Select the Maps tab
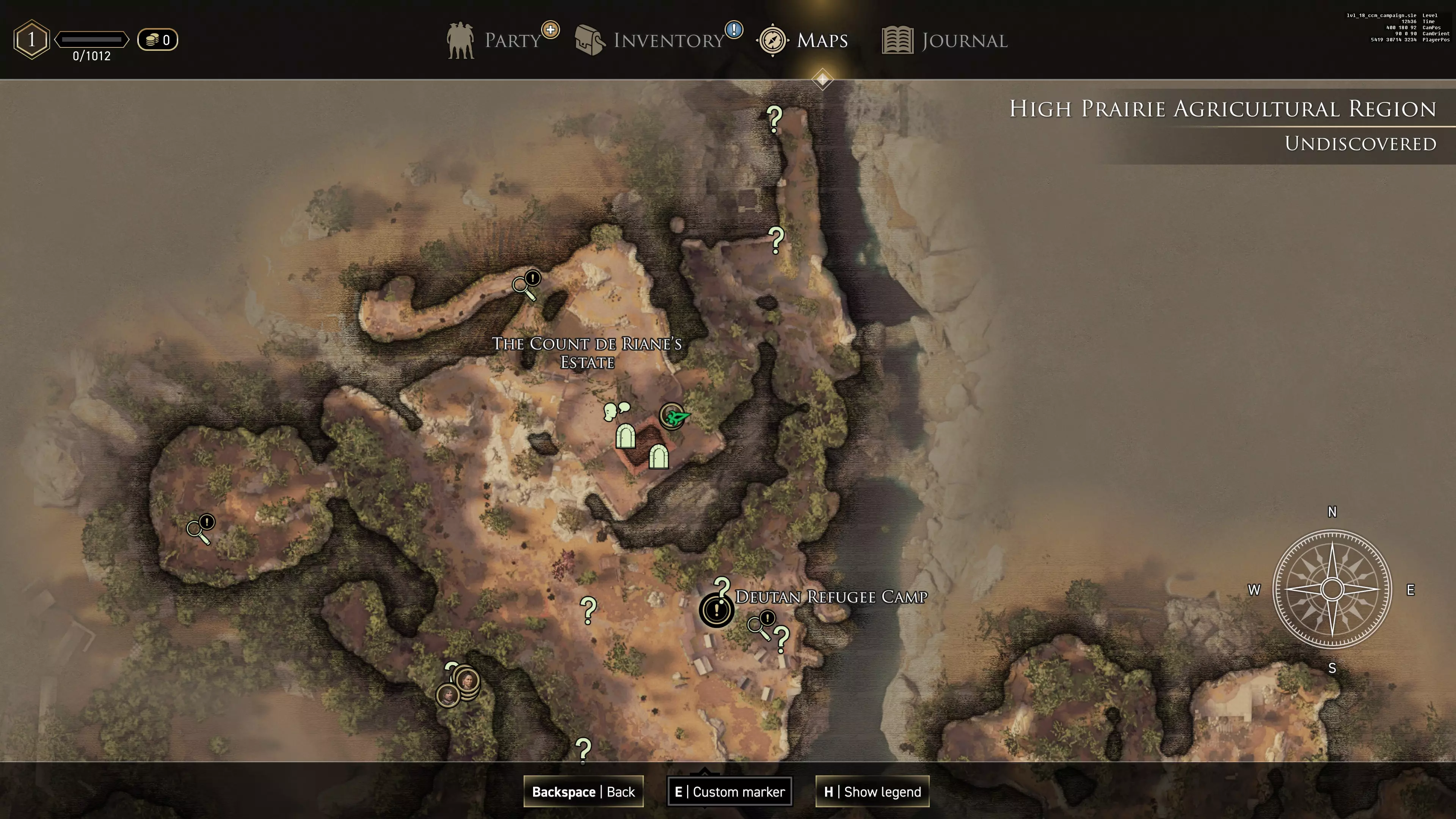Viewport: 1456px width, 819px height. tap(803, 40)
